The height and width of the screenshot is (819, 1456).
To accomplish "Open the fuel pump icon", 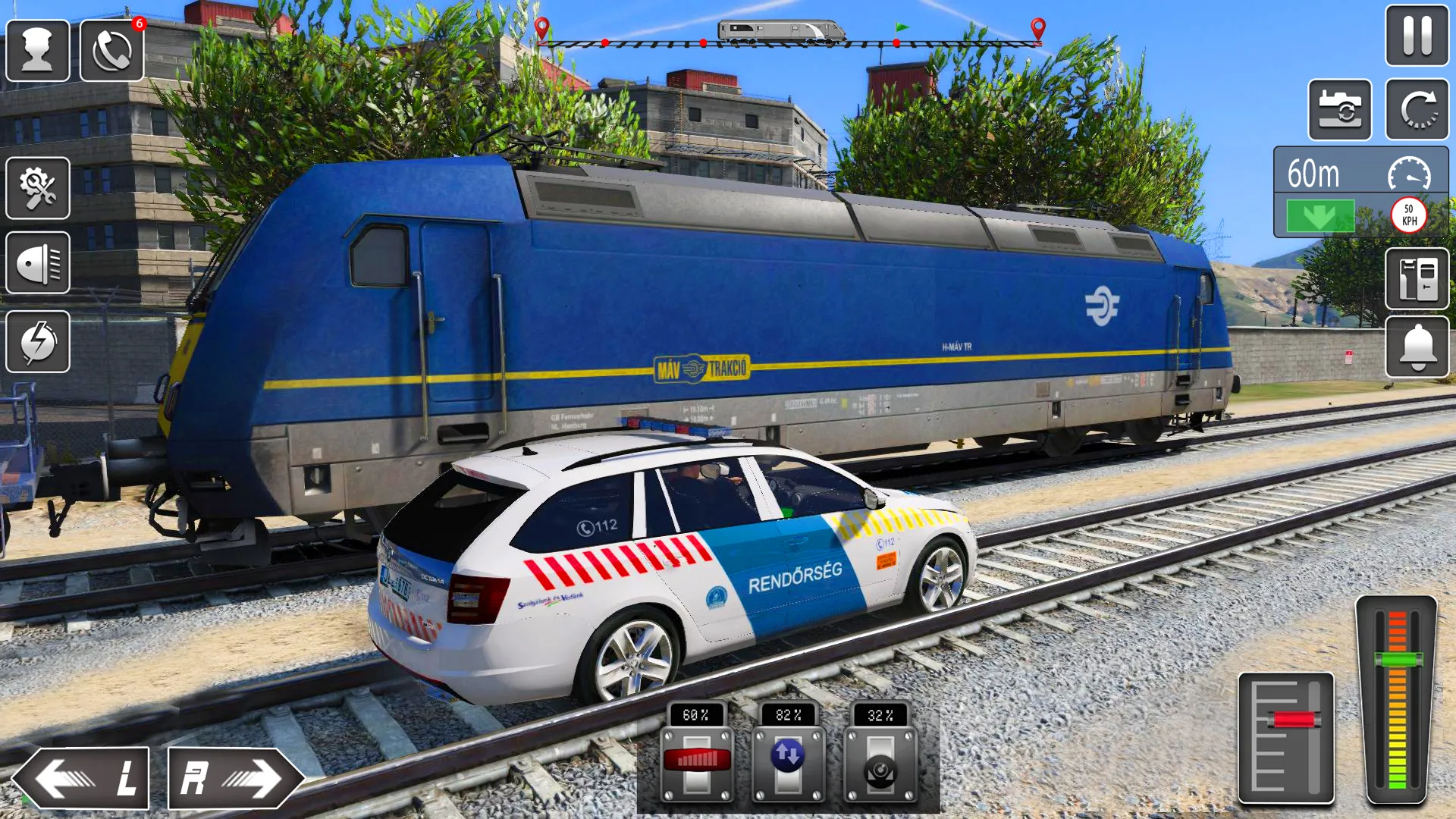I will tap(1417, 276).
